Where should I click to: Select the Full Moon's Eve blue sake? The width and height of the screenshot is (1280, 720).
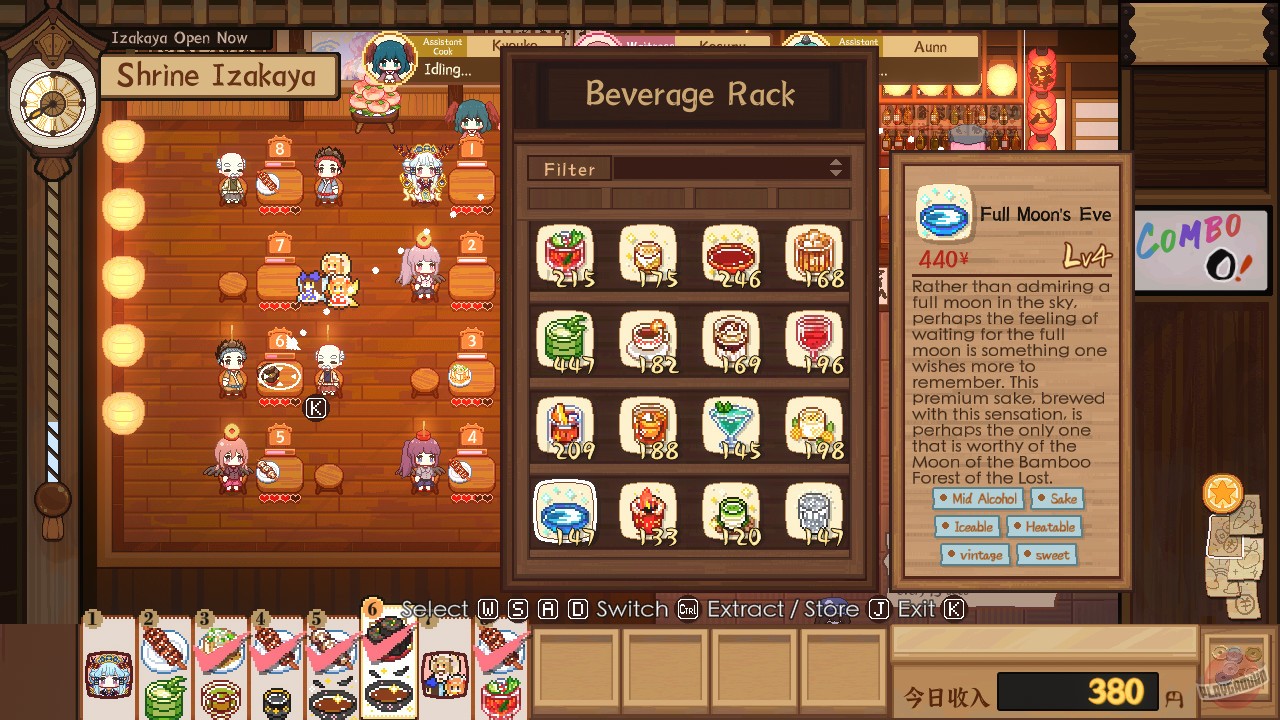(565, 510)
